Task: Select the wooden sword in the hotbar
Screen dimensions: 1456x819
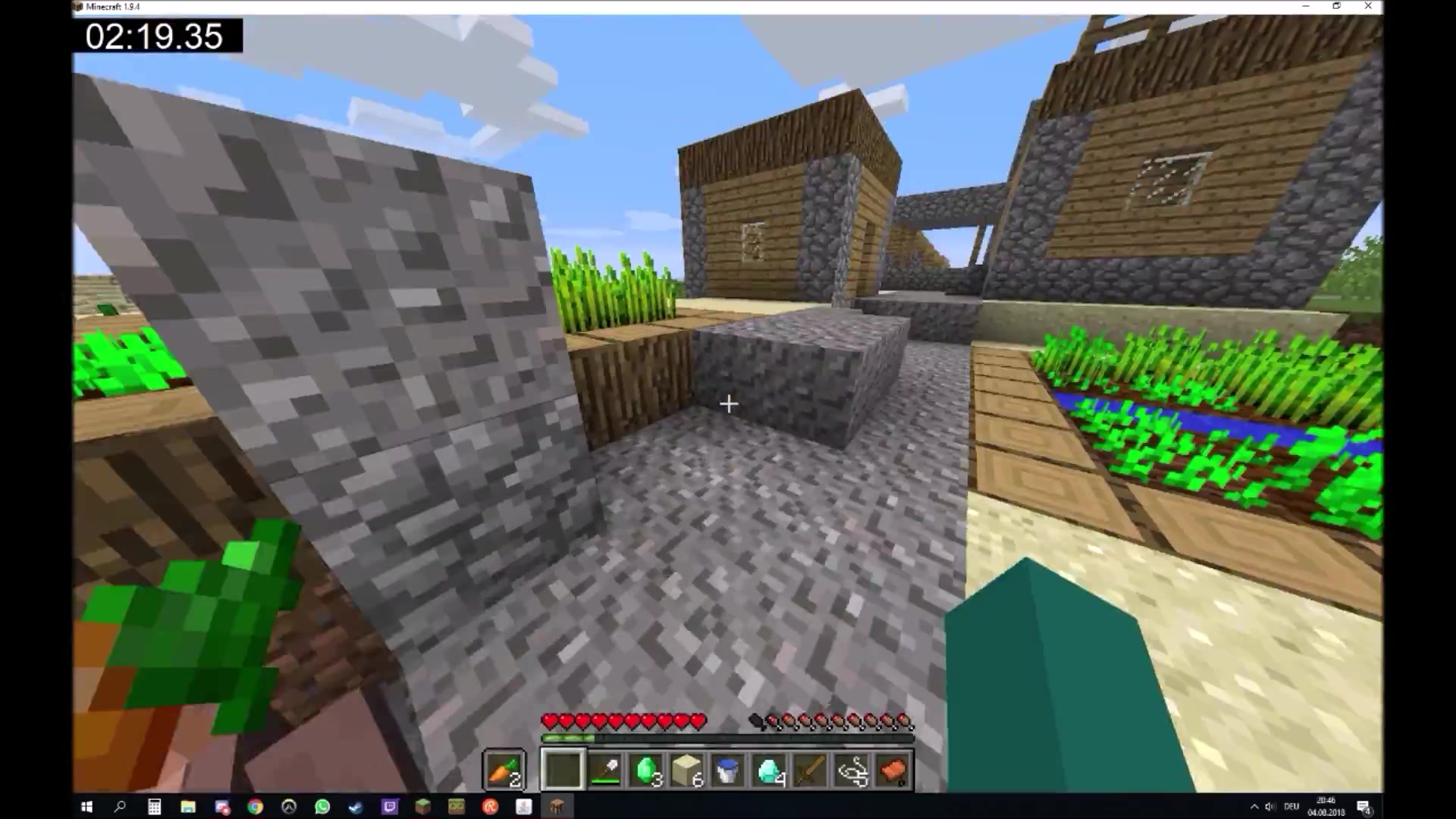Action: coord(810,770)
